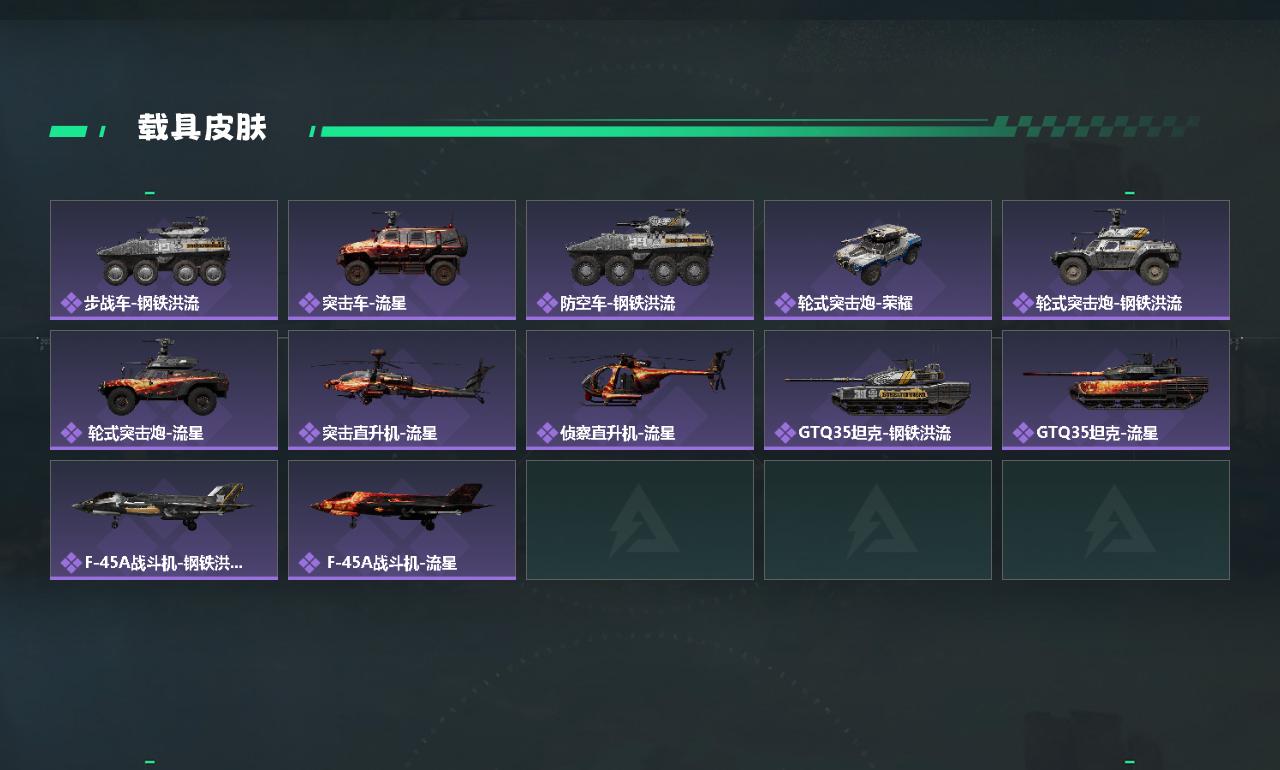Pick the 轮式突击炮-钢铁洪流 skin card
Screen dimensions: 1280x770
[1116, 259]
